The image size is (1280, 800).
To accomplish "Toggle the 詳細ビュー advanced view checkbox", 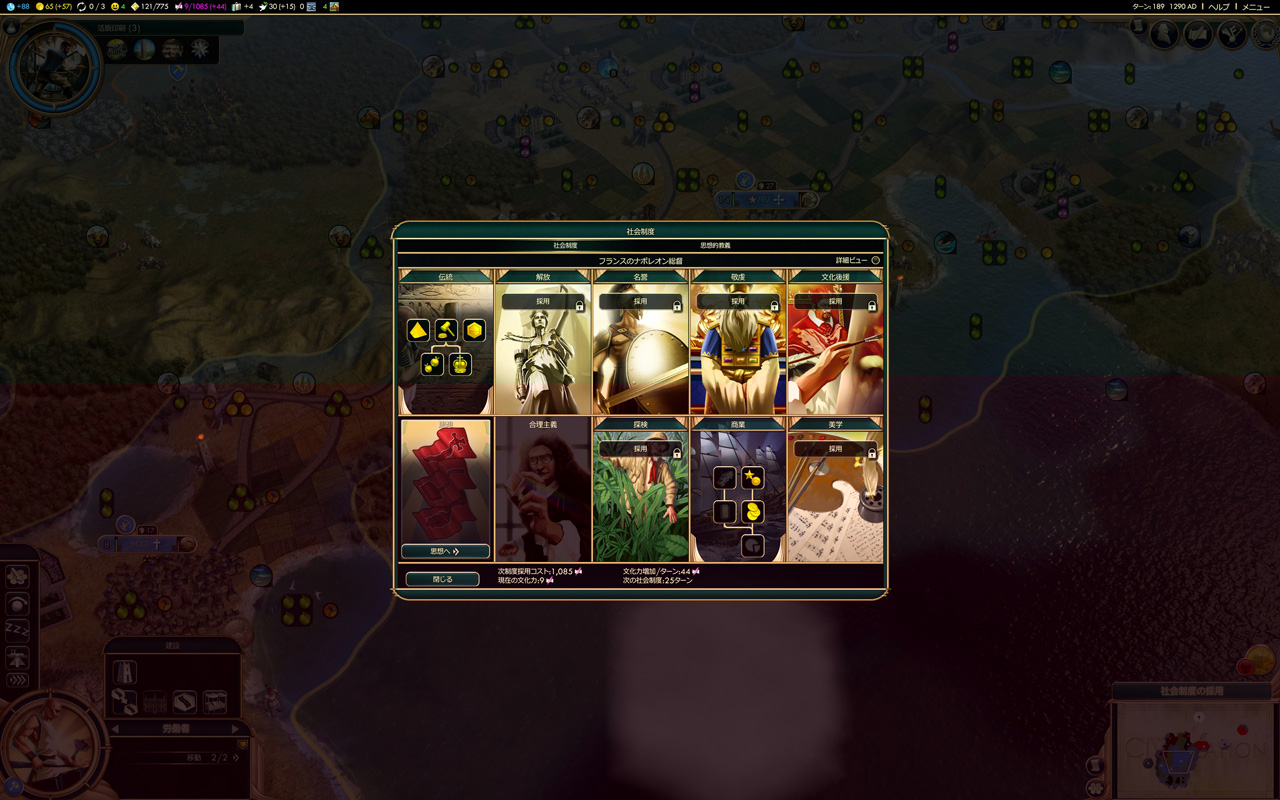I will [875, 260].
